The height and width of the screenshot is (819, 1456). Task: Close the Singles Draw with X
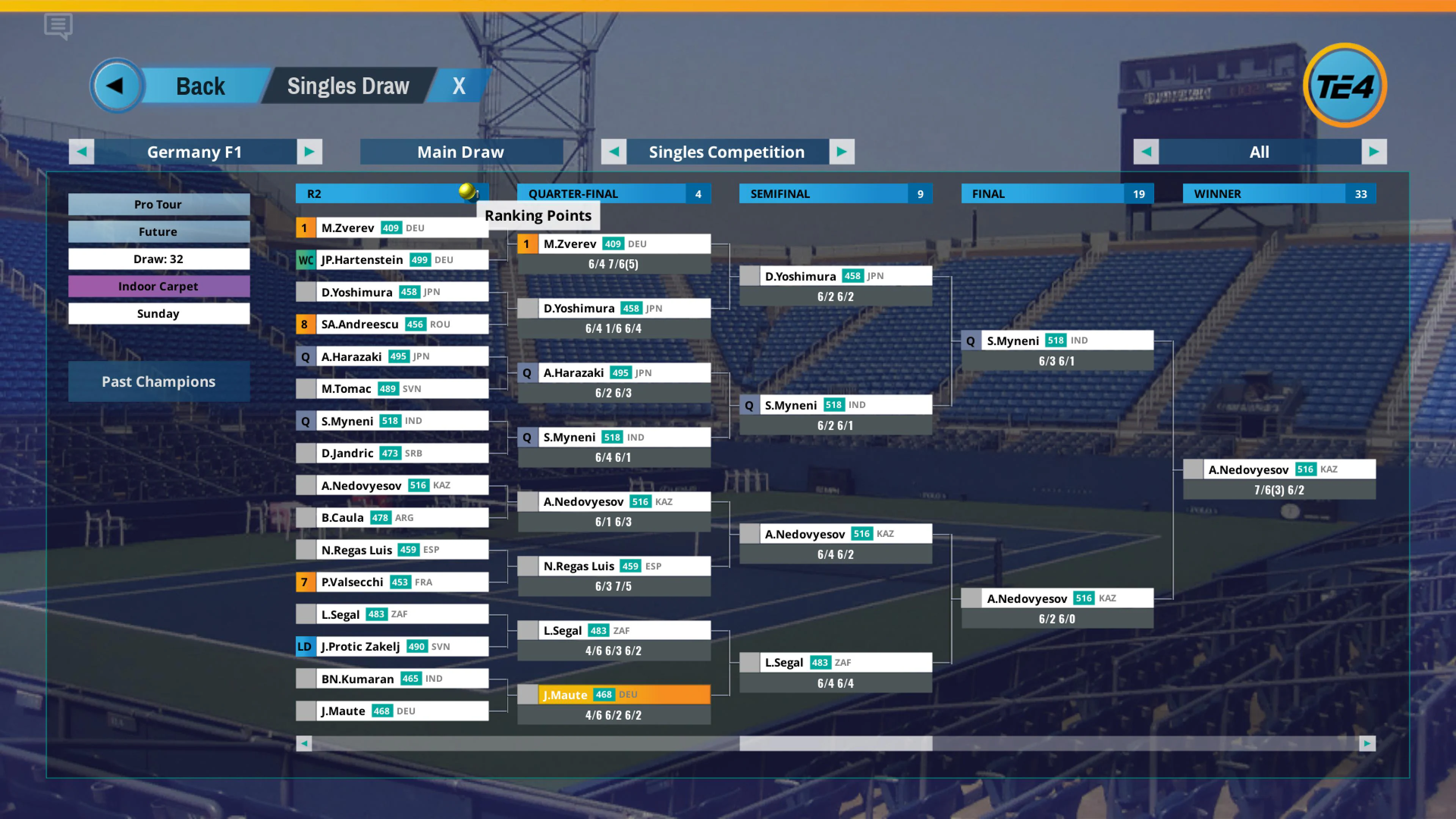click(x=458, y=86)
